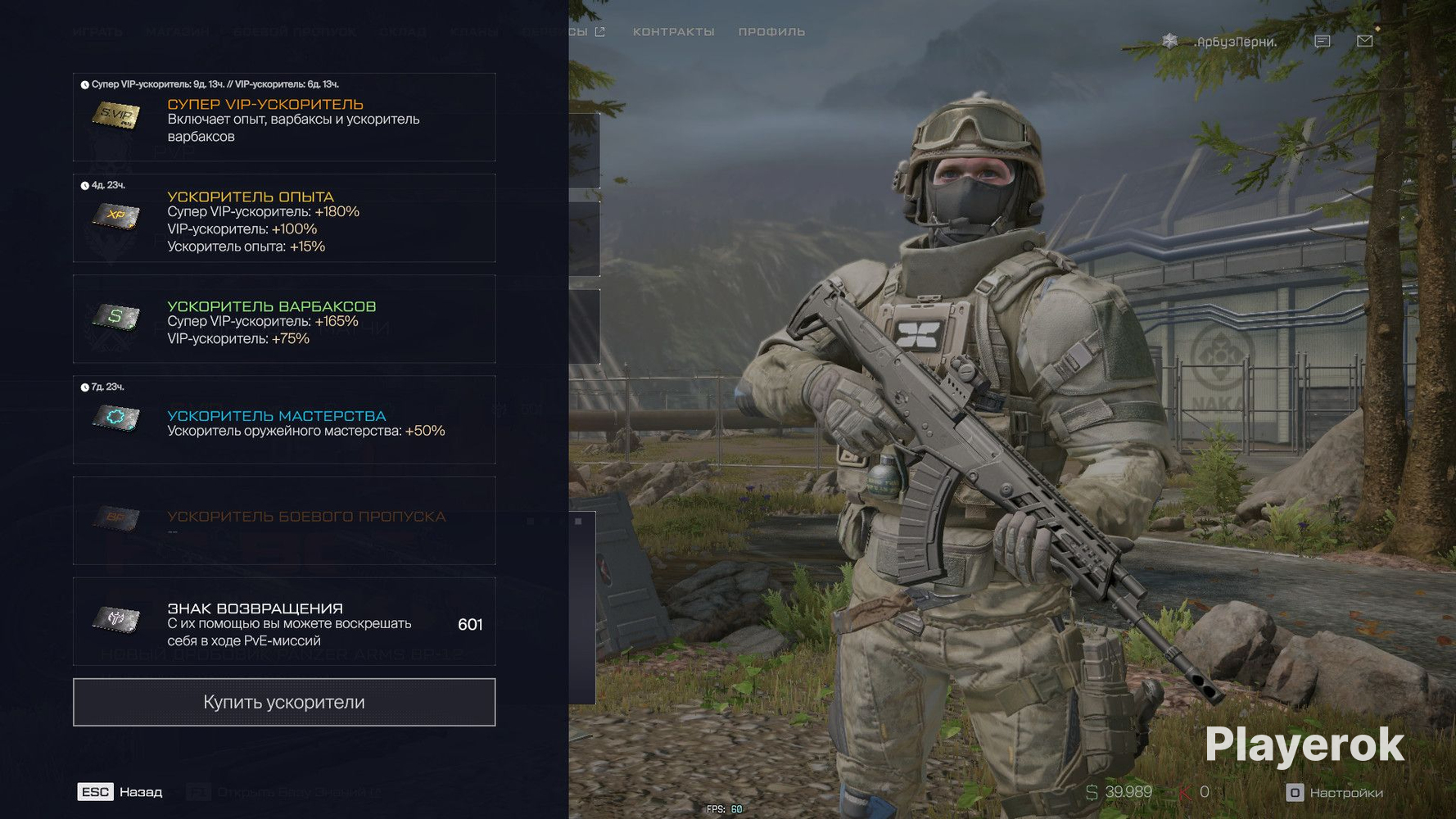
Task: Open the mail envelope icon
Action: point(1364,41)
